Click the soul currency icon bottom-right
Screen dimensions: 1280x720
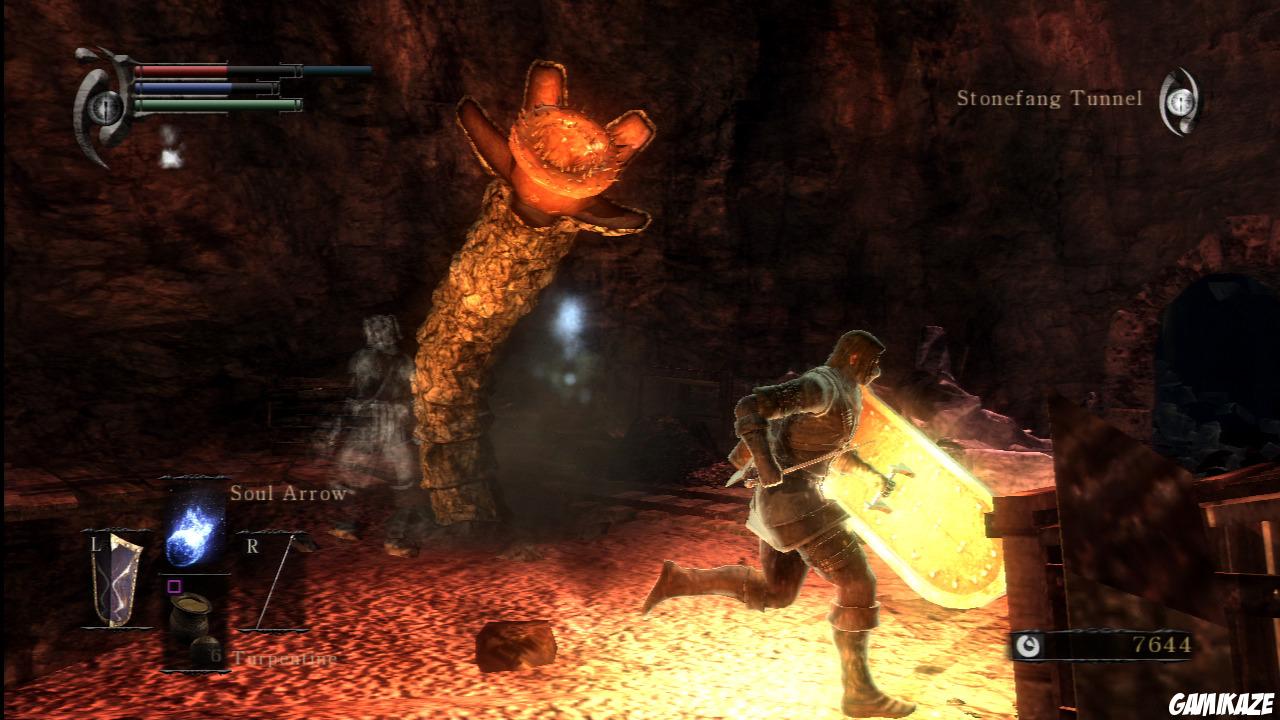[x=1028, y=644]
